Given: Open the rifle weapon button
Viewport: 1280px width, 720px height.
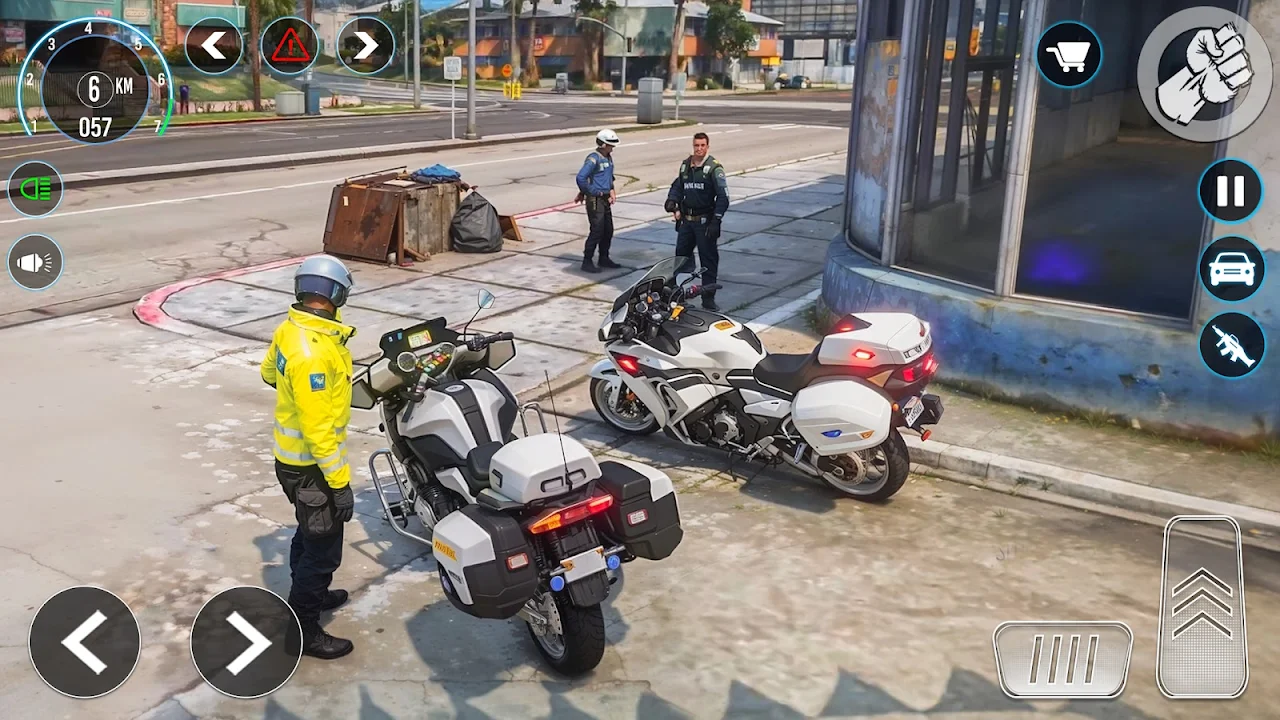Looking at the screenshot, I should click(x=1231, y=345).
